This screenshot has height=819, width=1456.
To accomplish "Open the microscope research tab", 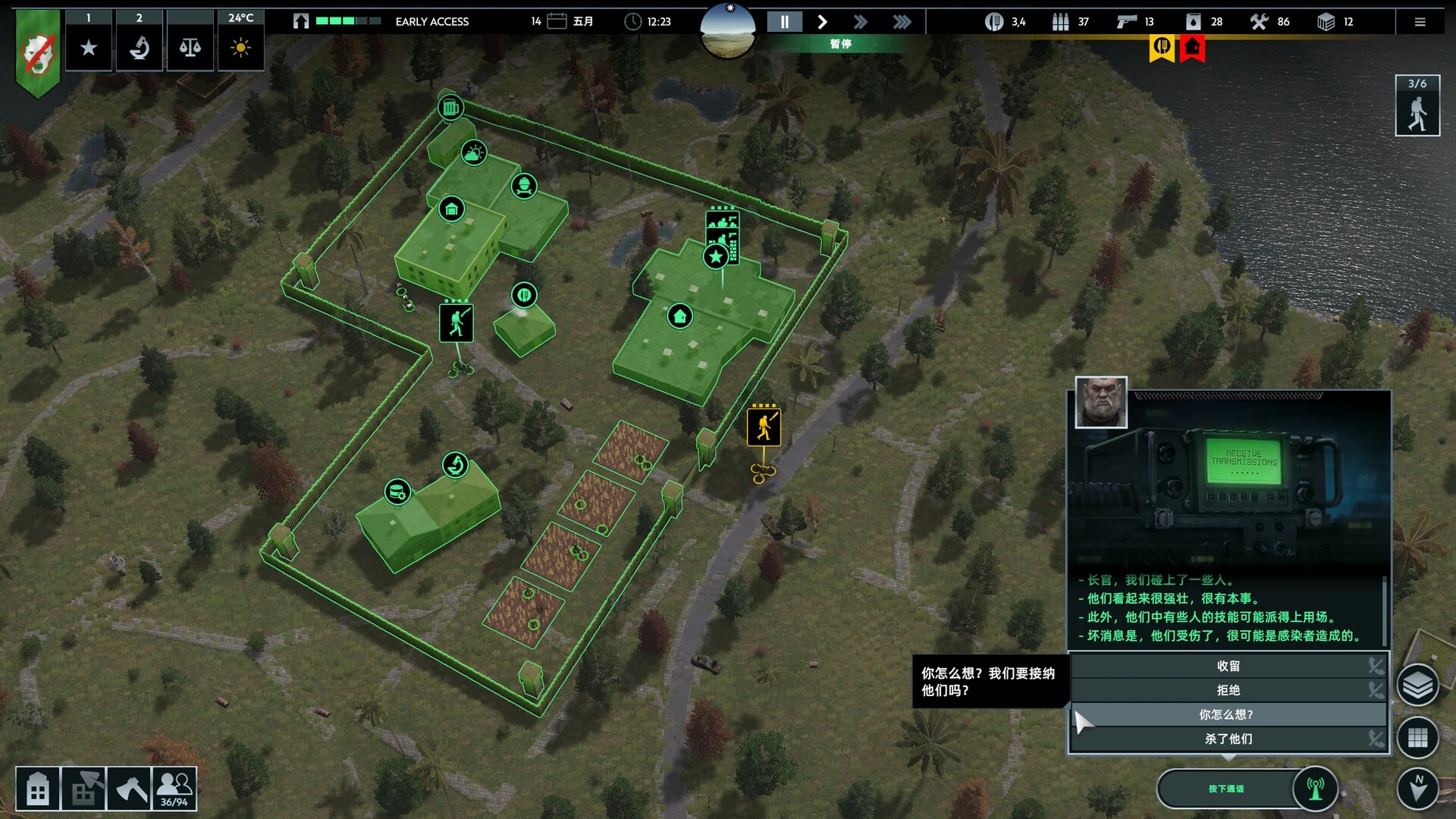I will (x=140, y=48).
